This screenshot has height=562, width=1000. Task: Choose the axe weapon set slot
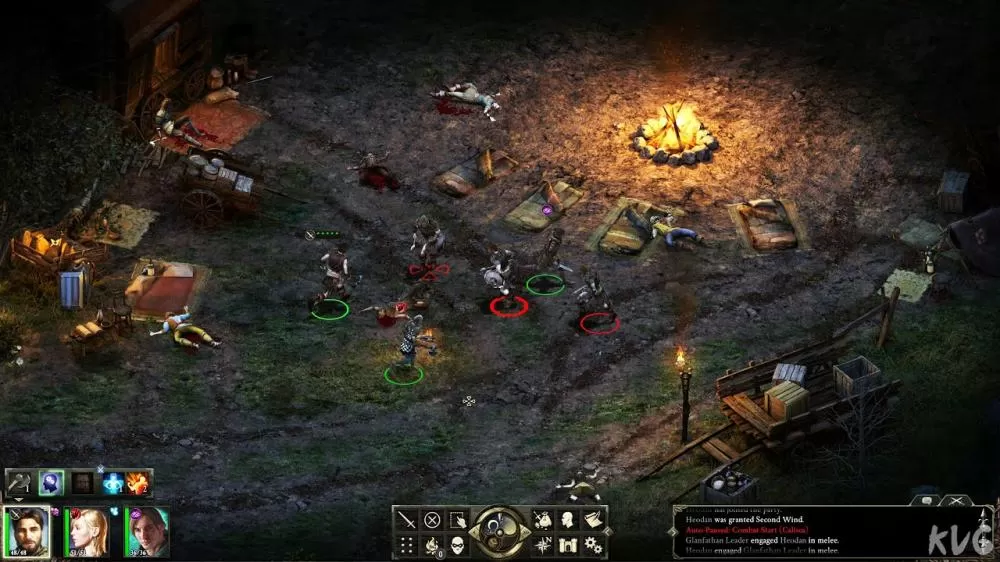[20, 483]
